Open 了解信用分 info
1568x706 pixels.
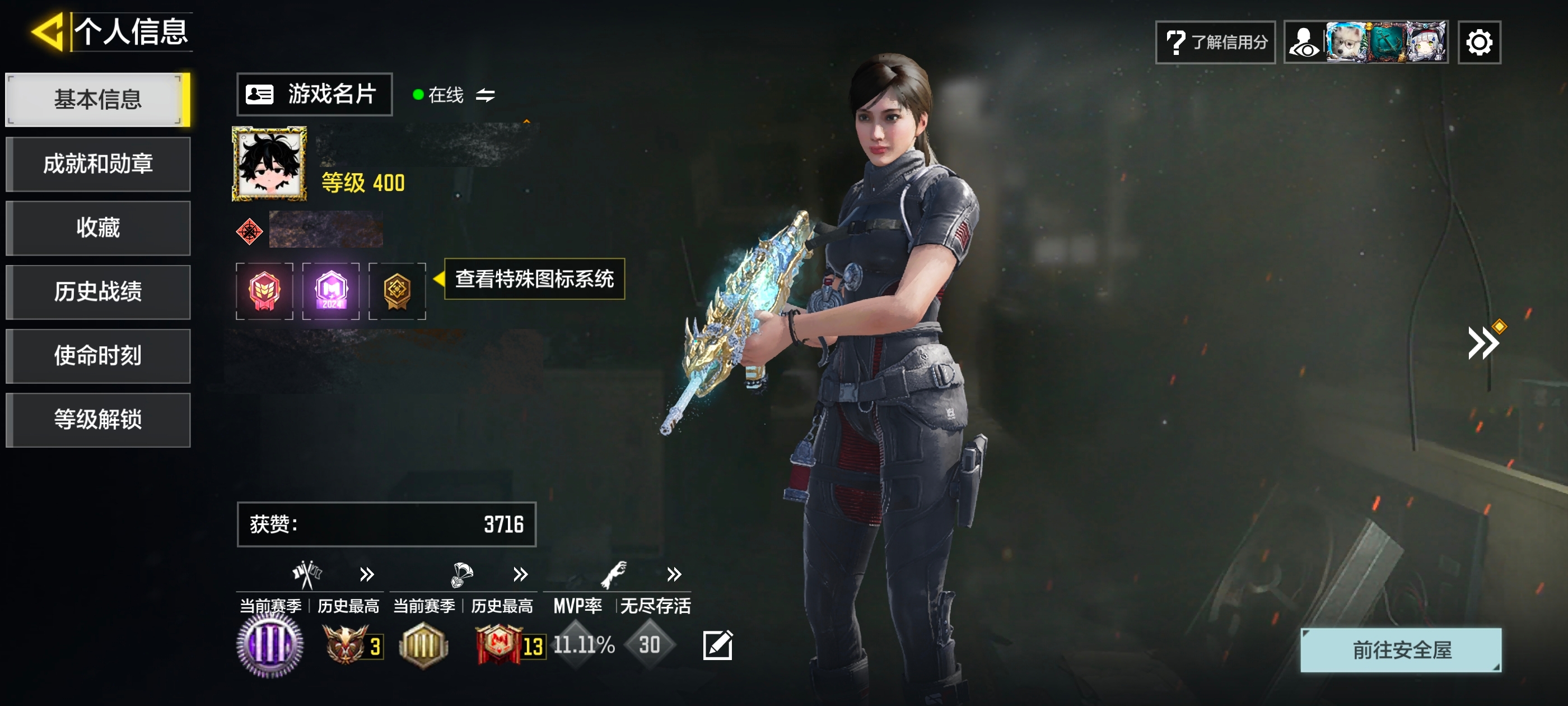(1215, 42)
